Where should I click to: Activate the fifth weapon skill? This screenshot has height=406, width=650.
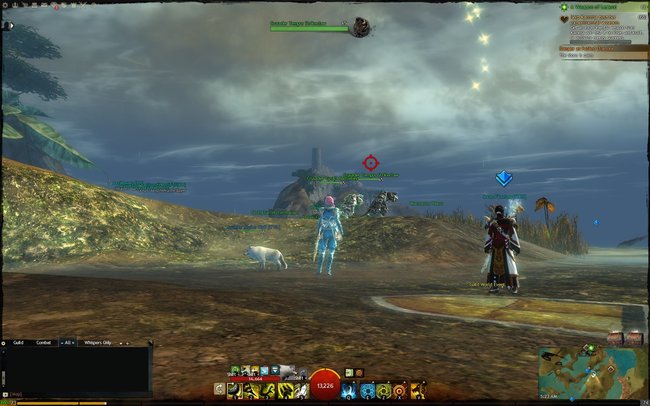tap(299, 389)
